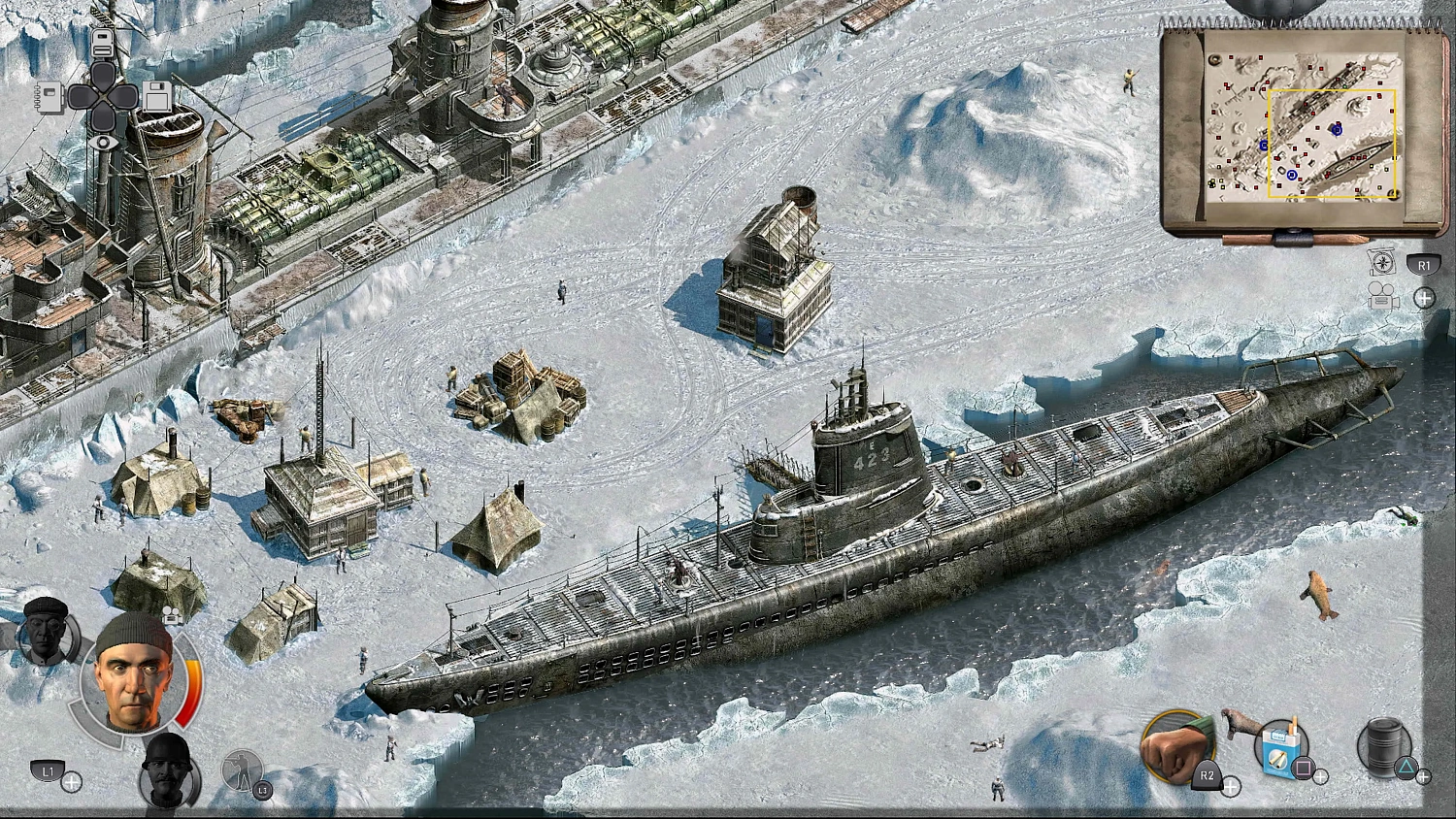
Task: Select the fist melee attack icon near R2
Action: pos(1177,749)
